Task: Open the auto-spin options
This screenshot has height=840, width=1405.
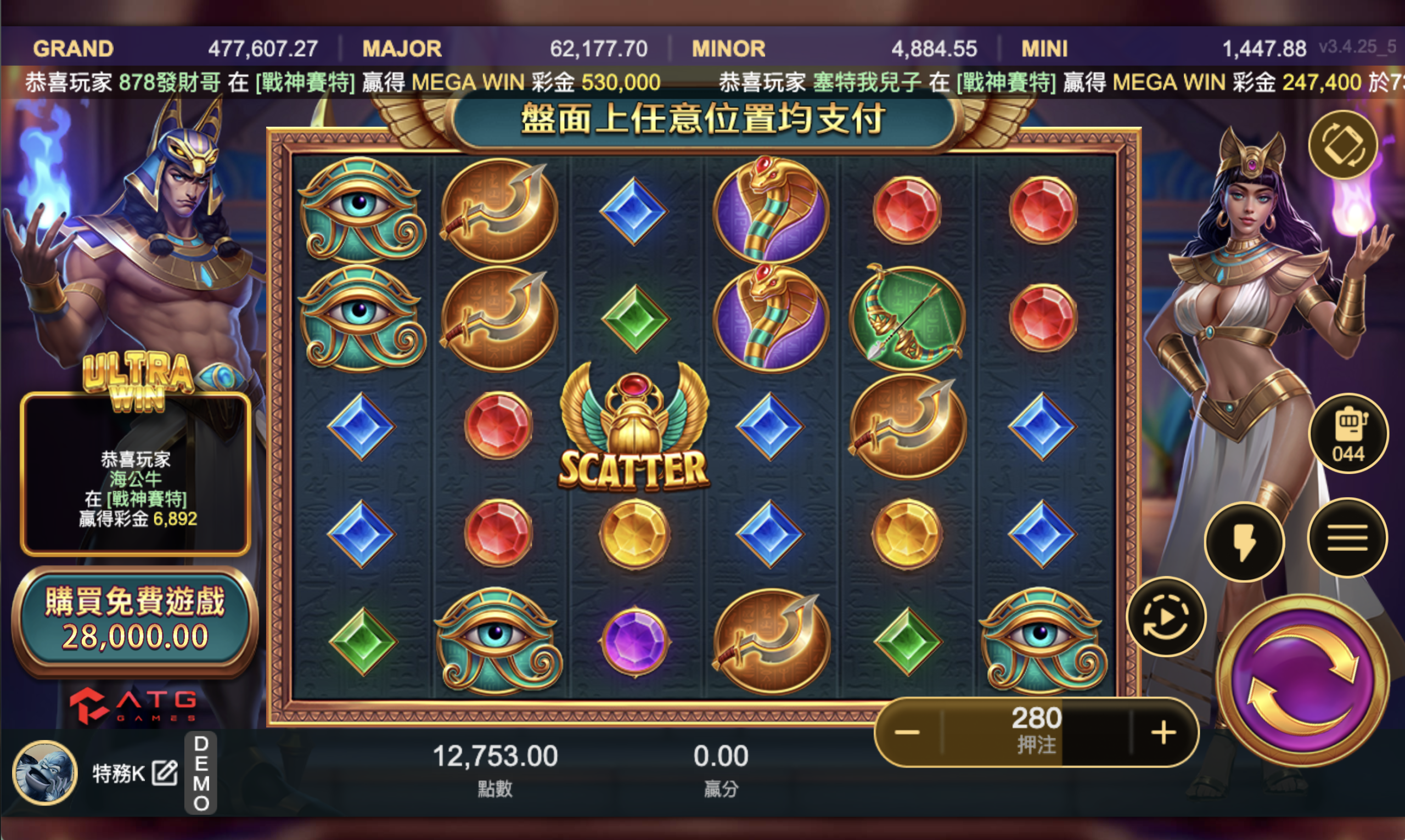Action: (x=1166, y=617)
